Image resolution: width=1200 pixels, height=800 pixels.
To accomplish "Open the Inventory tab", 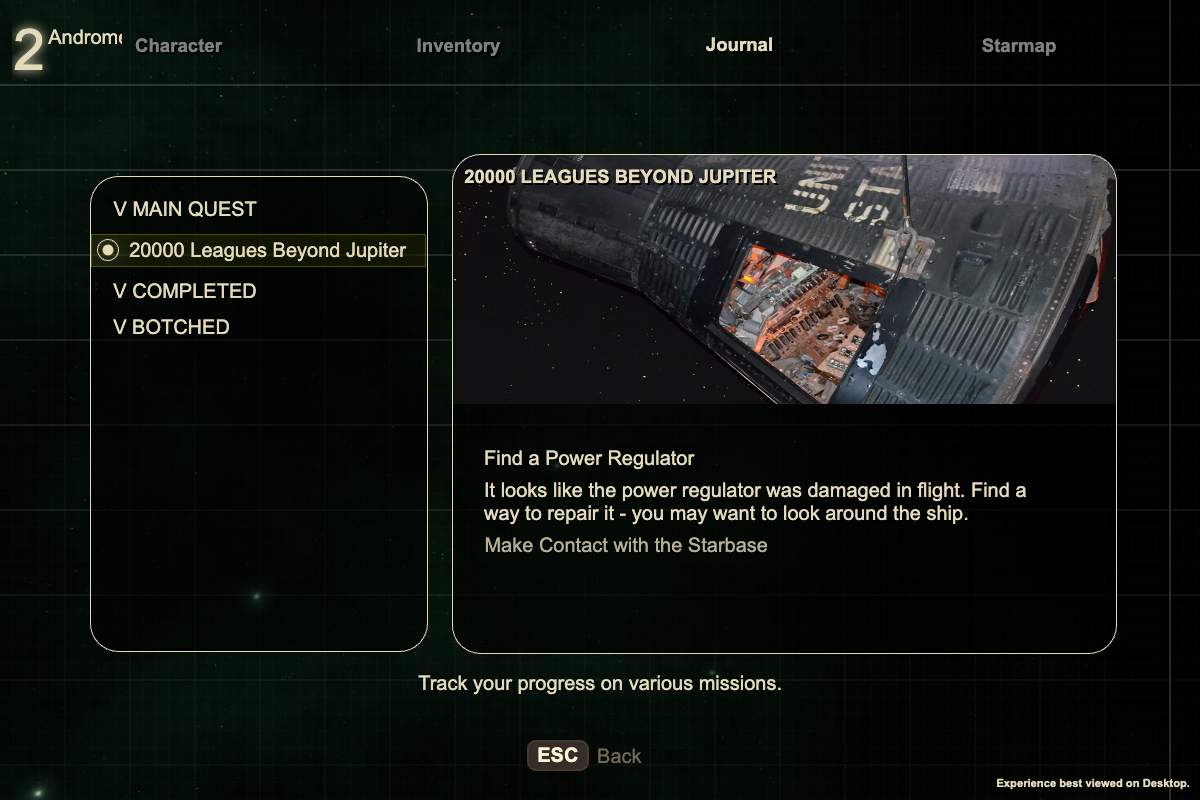I will click(x=458, y=45).
